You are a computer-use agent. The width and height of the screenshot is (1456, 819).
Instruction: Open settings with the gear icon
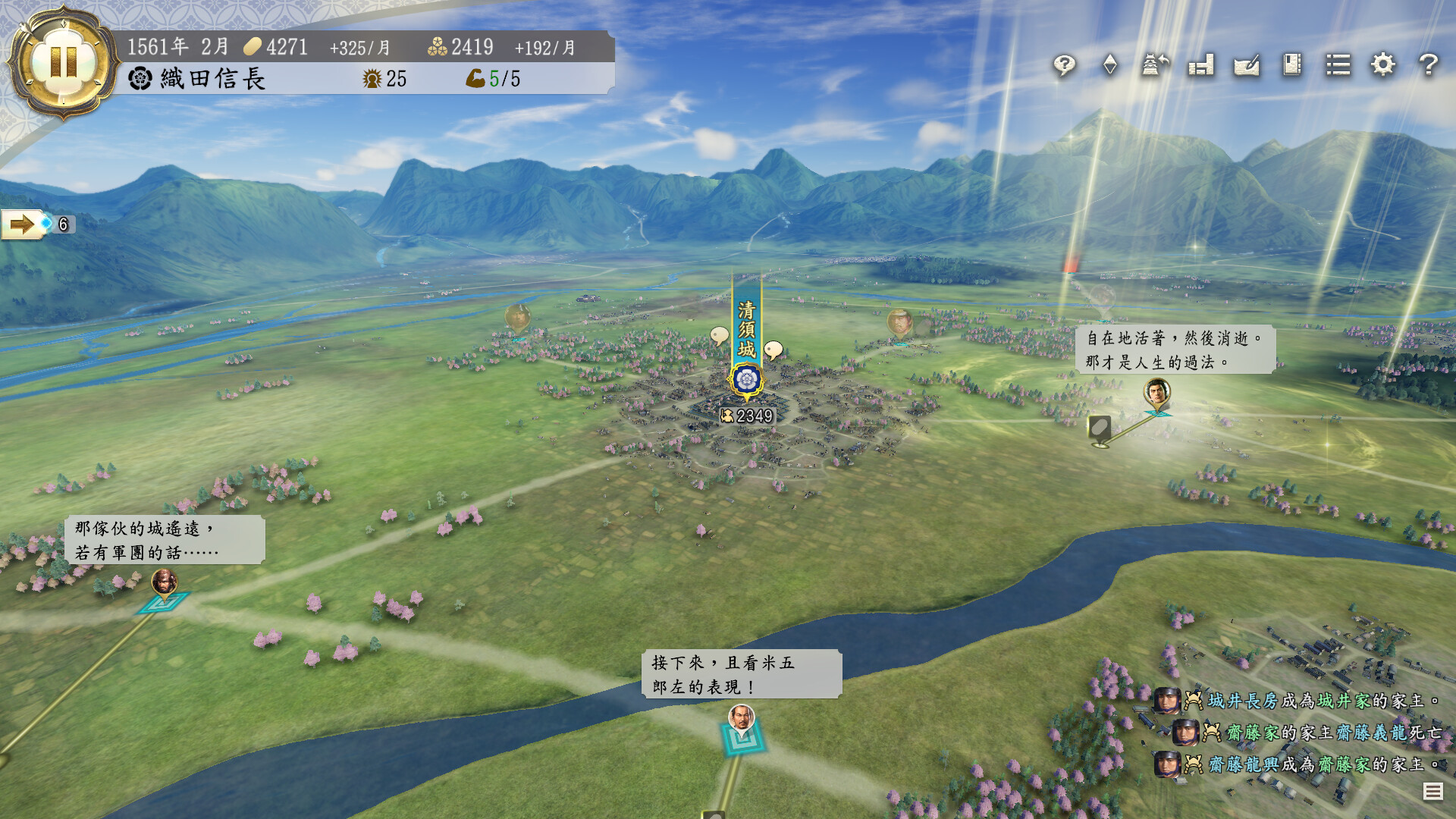(1383, 65)
